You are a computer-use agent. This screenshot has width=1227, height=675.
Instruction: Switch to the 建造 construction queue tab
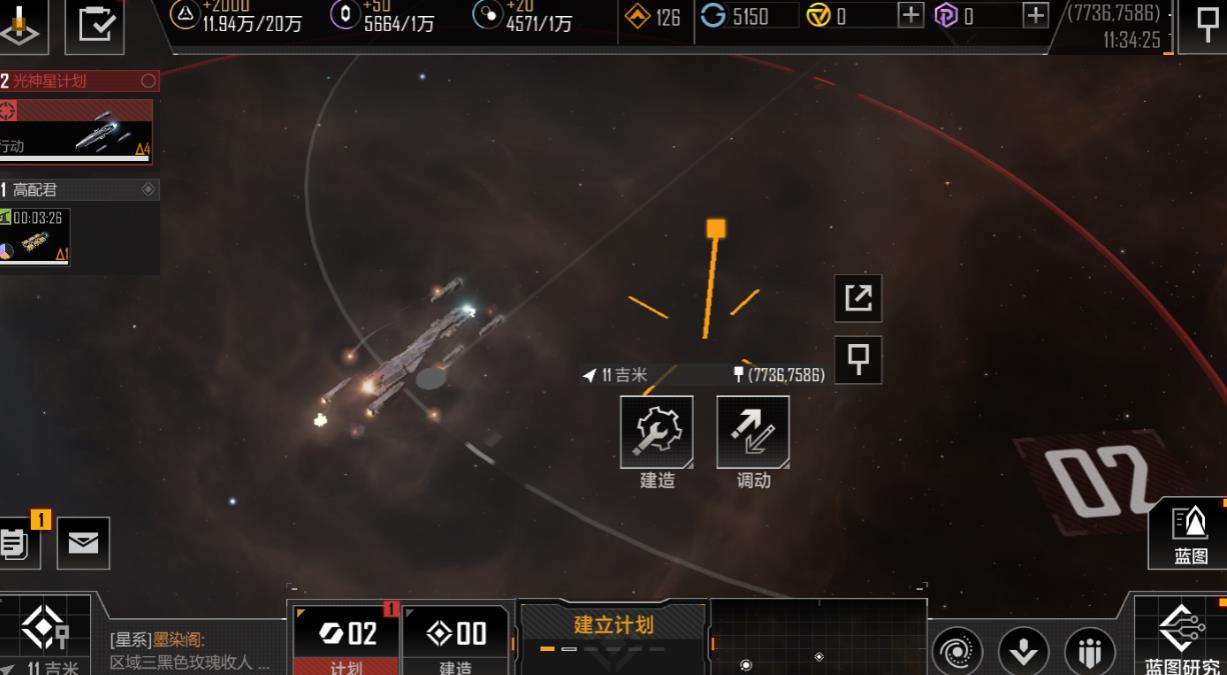point(456,640)
